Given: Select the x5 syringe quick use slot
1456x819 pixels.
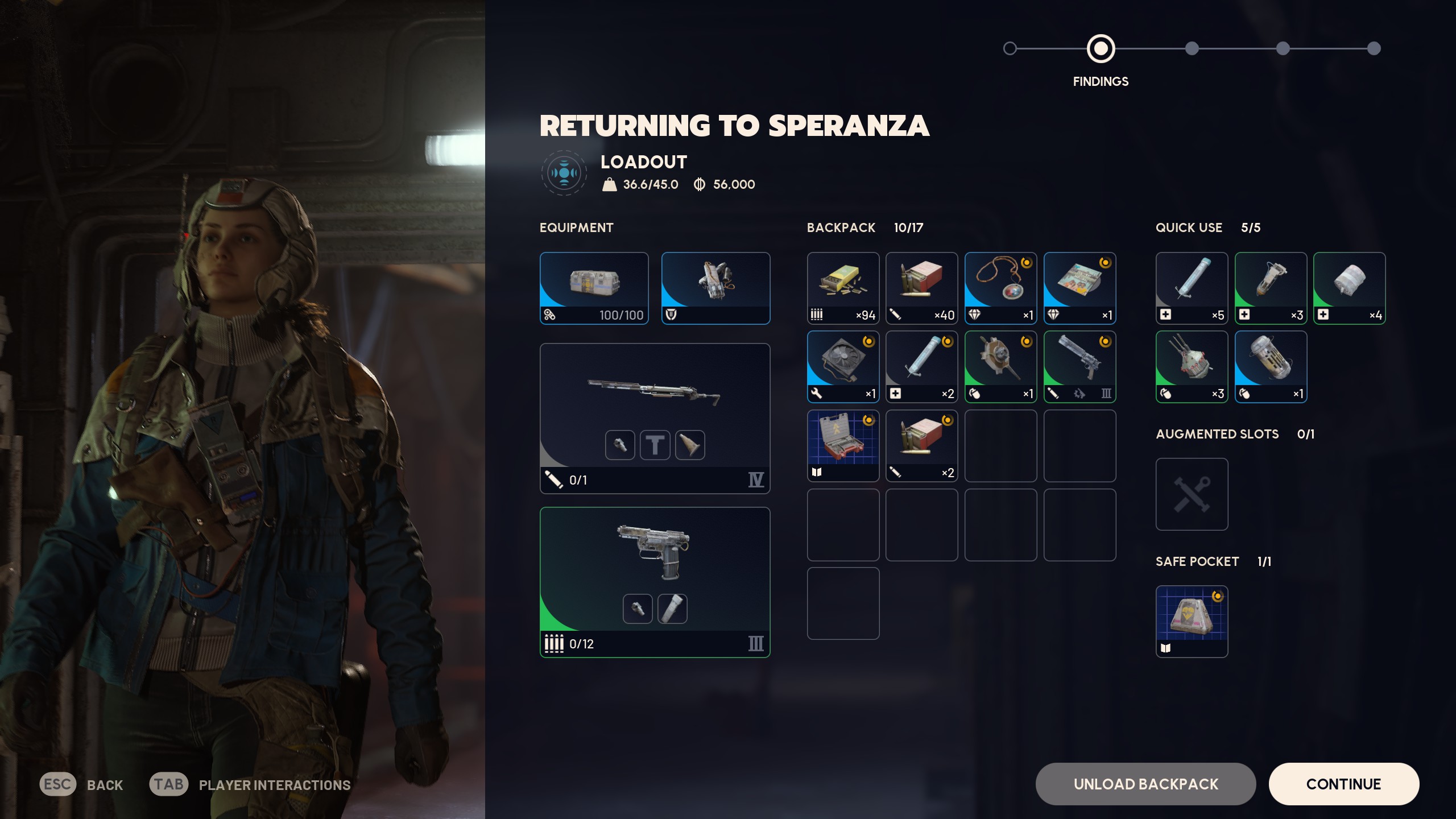Looking at the screenshot, I should pyautogui.click(x=1192, y=288).
